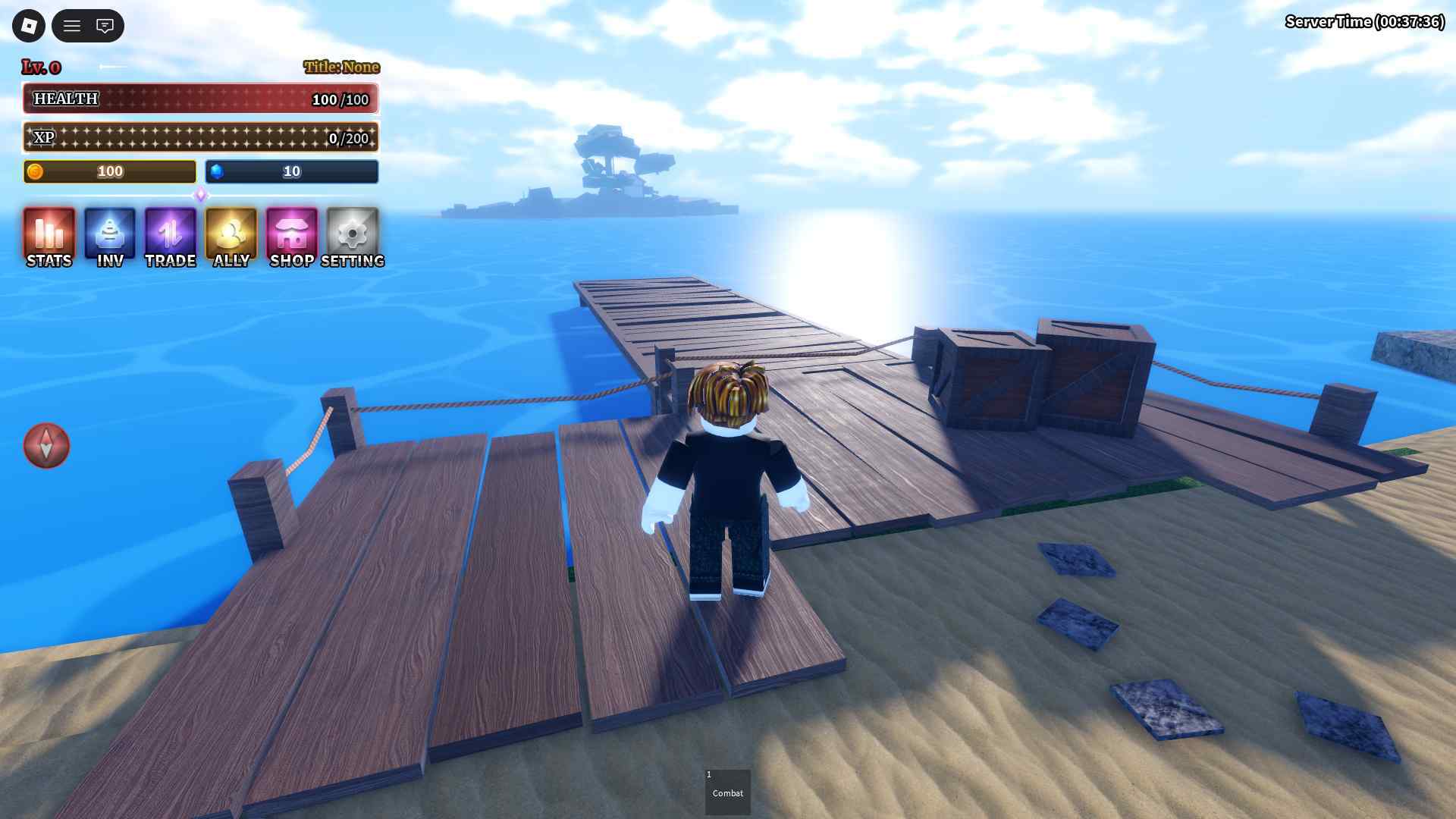Open the SHOP menu
1456x819 pixels.
292,237
